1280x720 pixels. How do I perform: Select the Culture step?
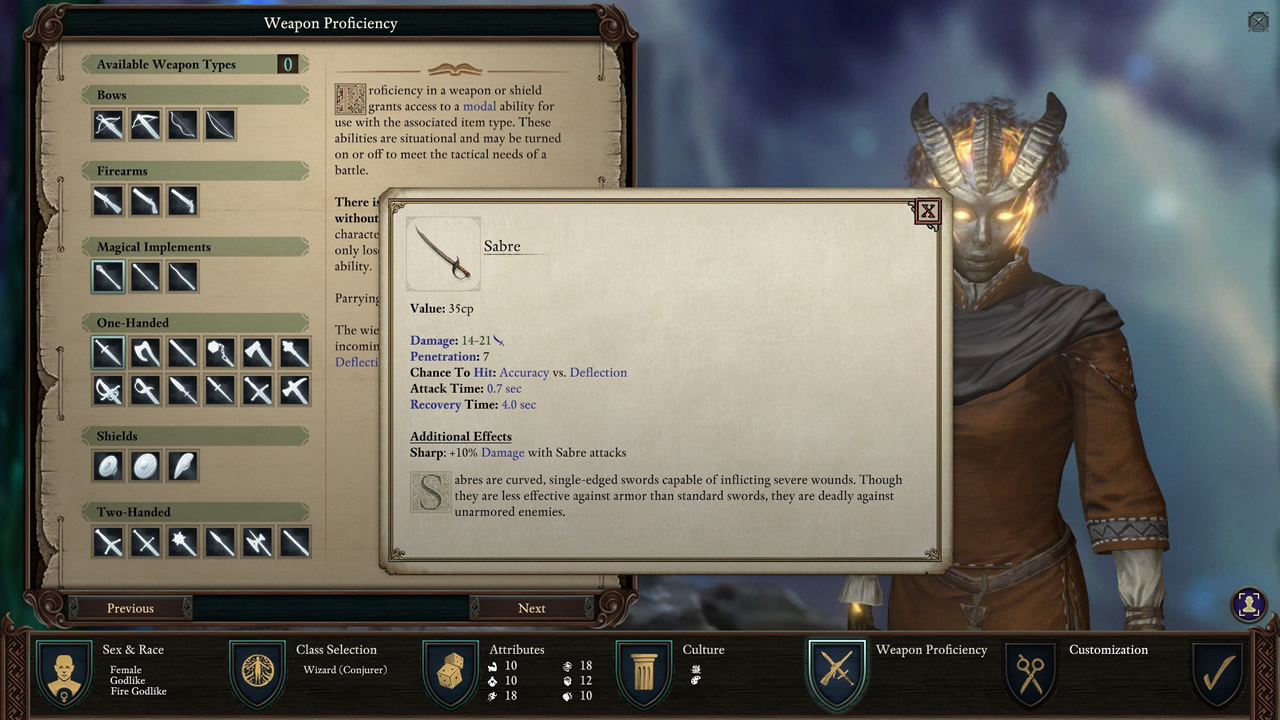click(x=644, y=674)
